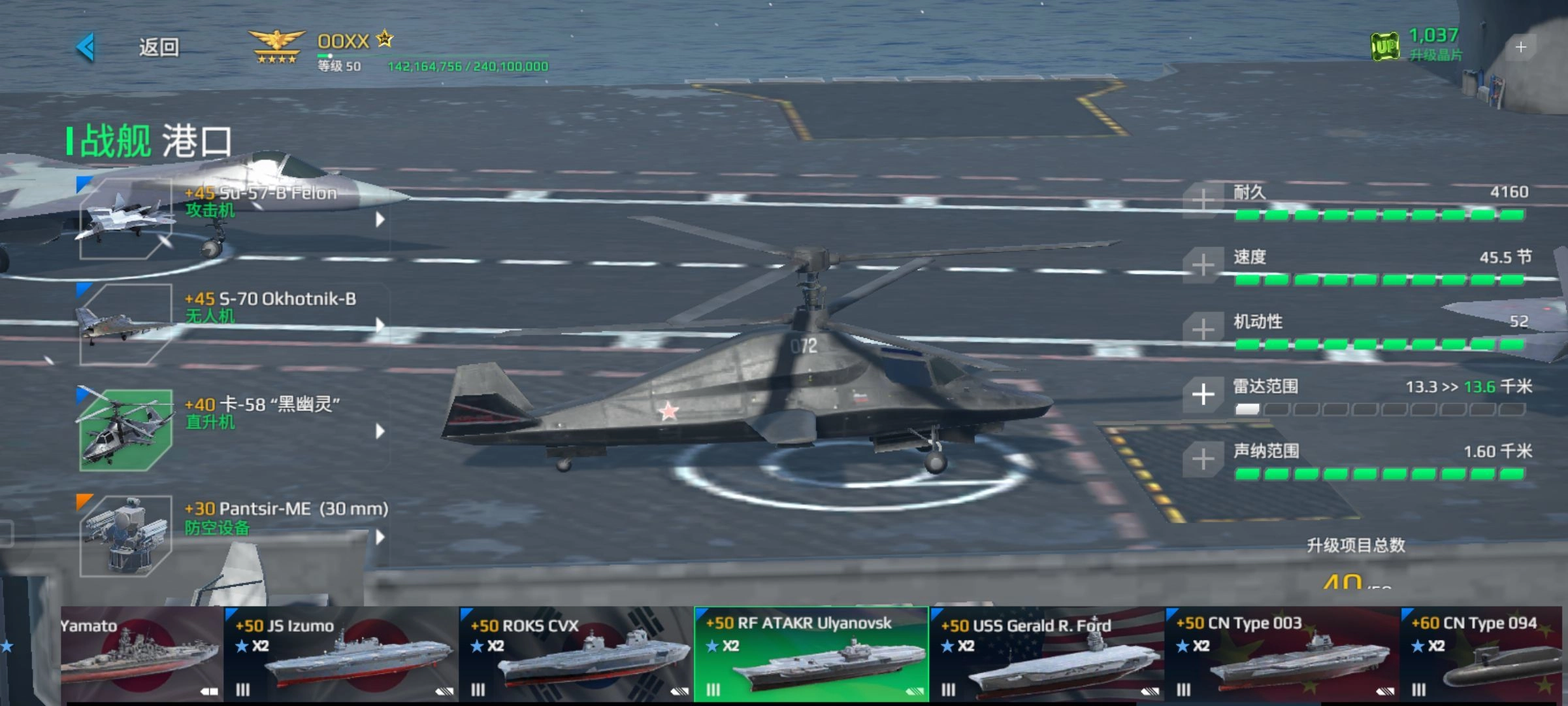Pick the Yamato battleship card

tap(141, 655)
